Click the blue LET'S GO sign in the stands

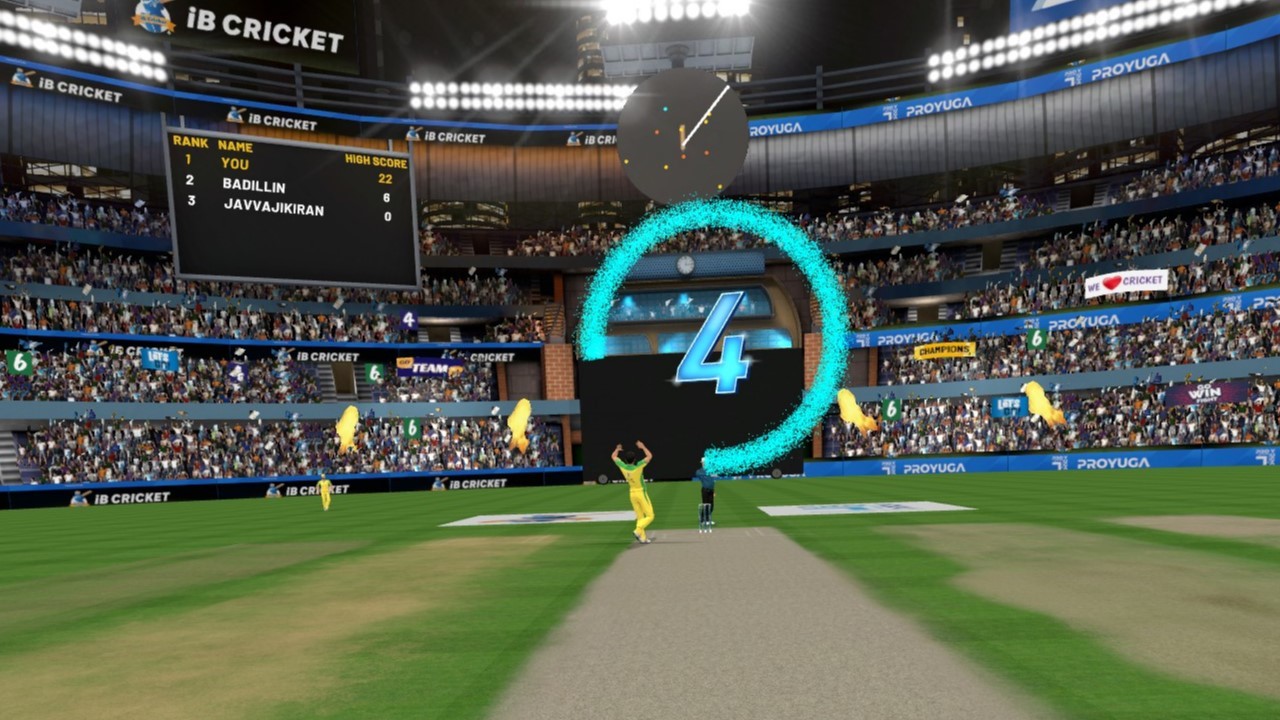[1009, 407]
